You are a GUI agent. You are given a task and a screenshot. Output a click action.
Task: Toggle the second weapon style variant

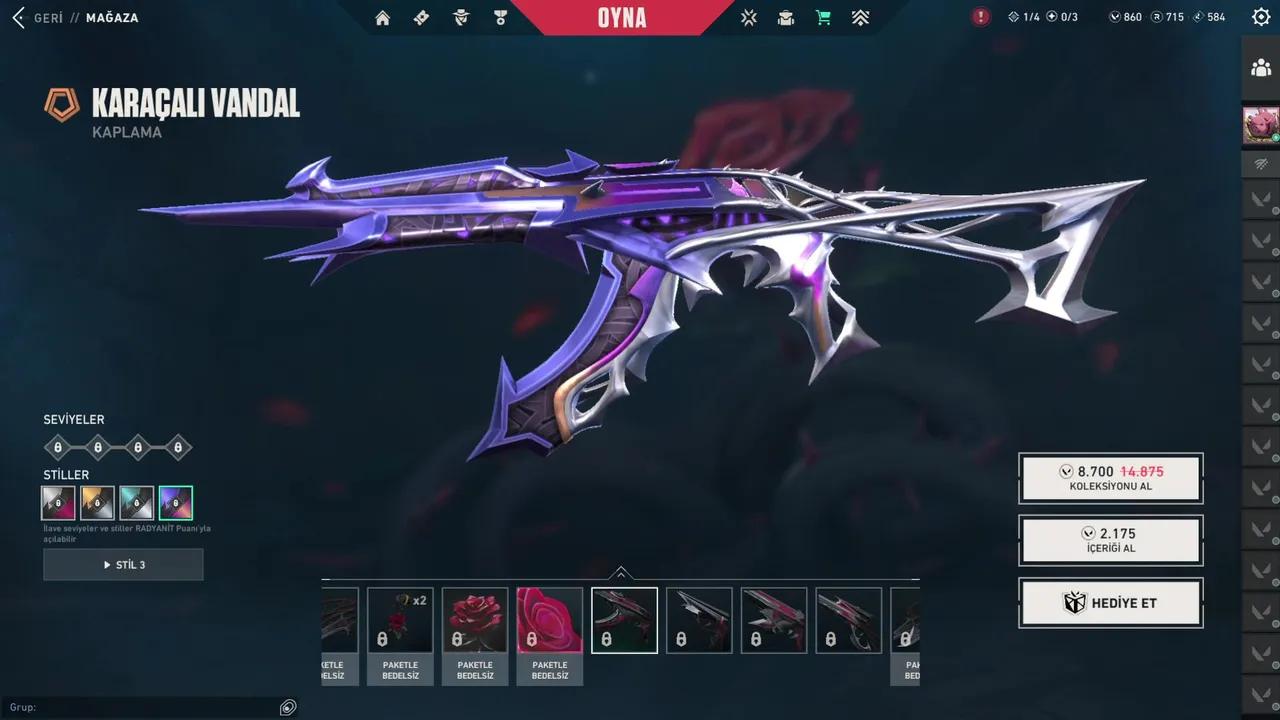[96, 502]
